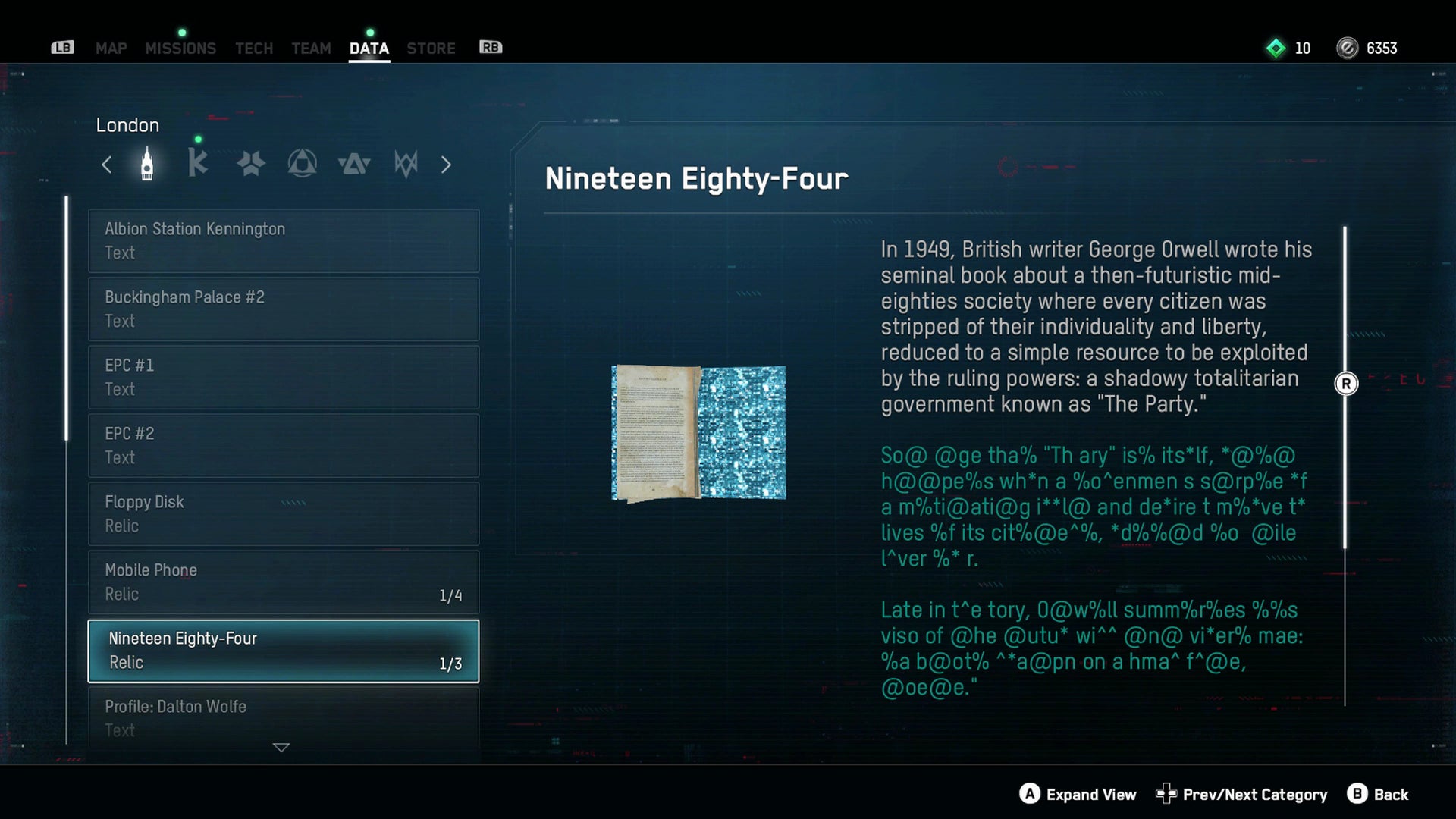The image size is (1456, 819).
Task: Open the DedSec logo data category
Action: tap(407, 164)
